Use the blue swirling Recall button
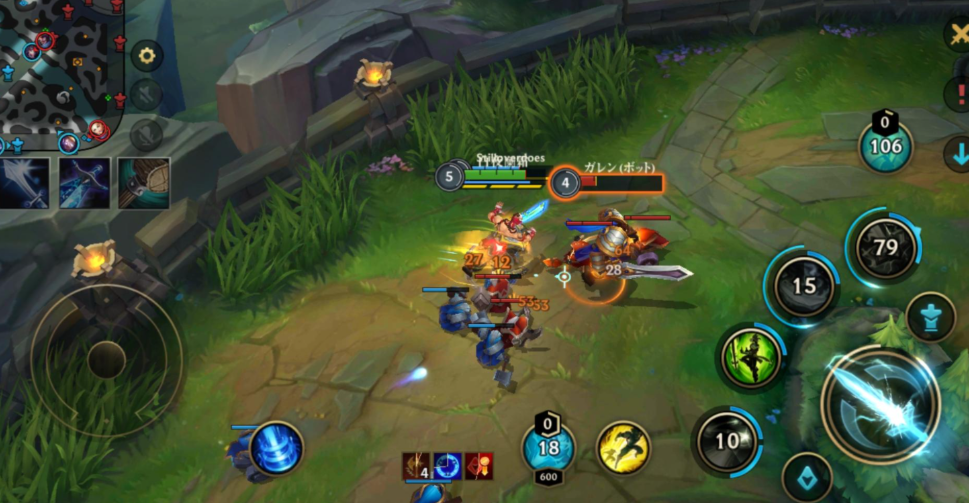The height and width of the screenshot is (503, 969). coord(276,449)
